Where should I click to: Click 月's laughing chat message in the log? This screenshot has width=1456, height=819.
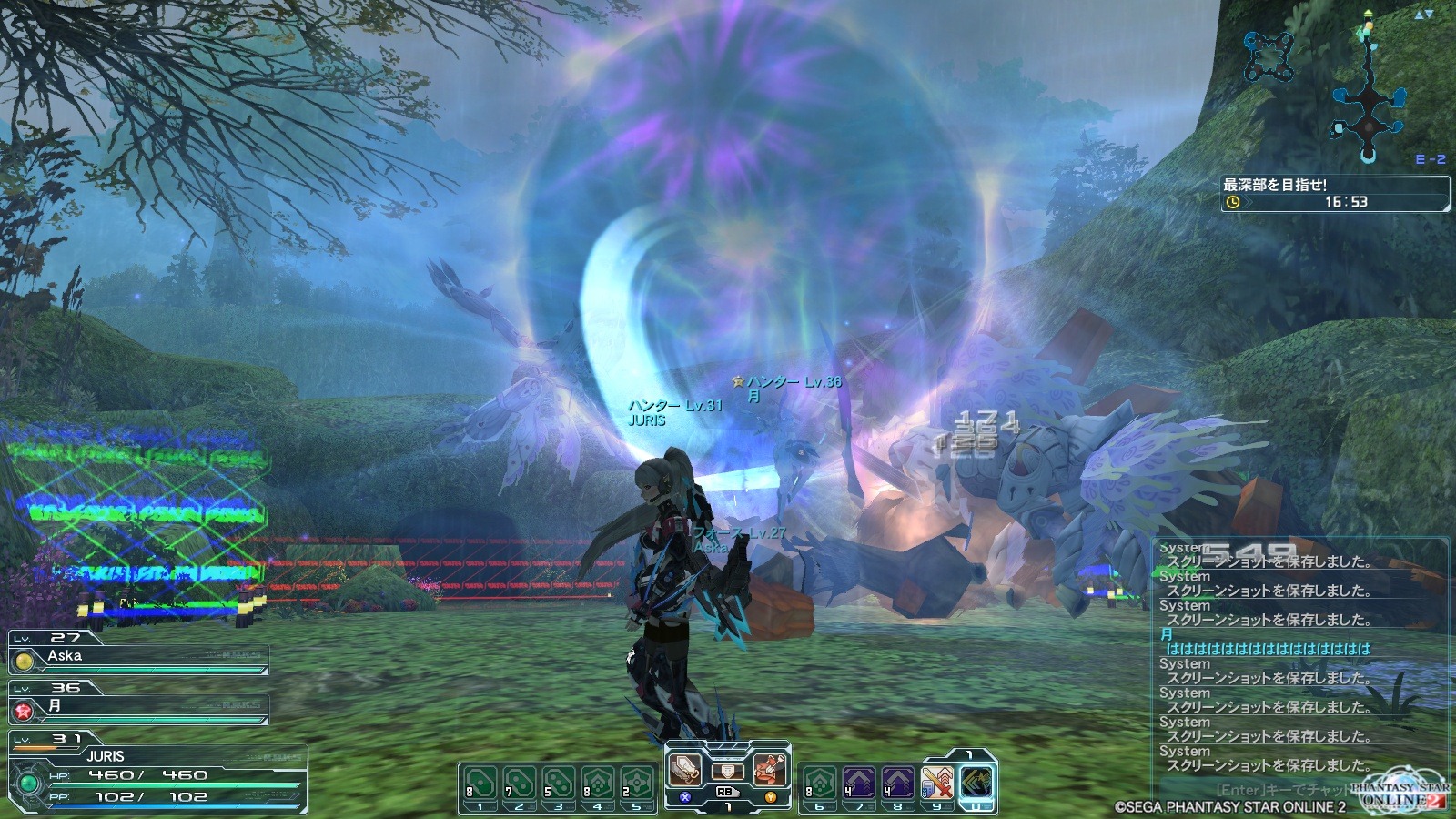pos(1268,649)
